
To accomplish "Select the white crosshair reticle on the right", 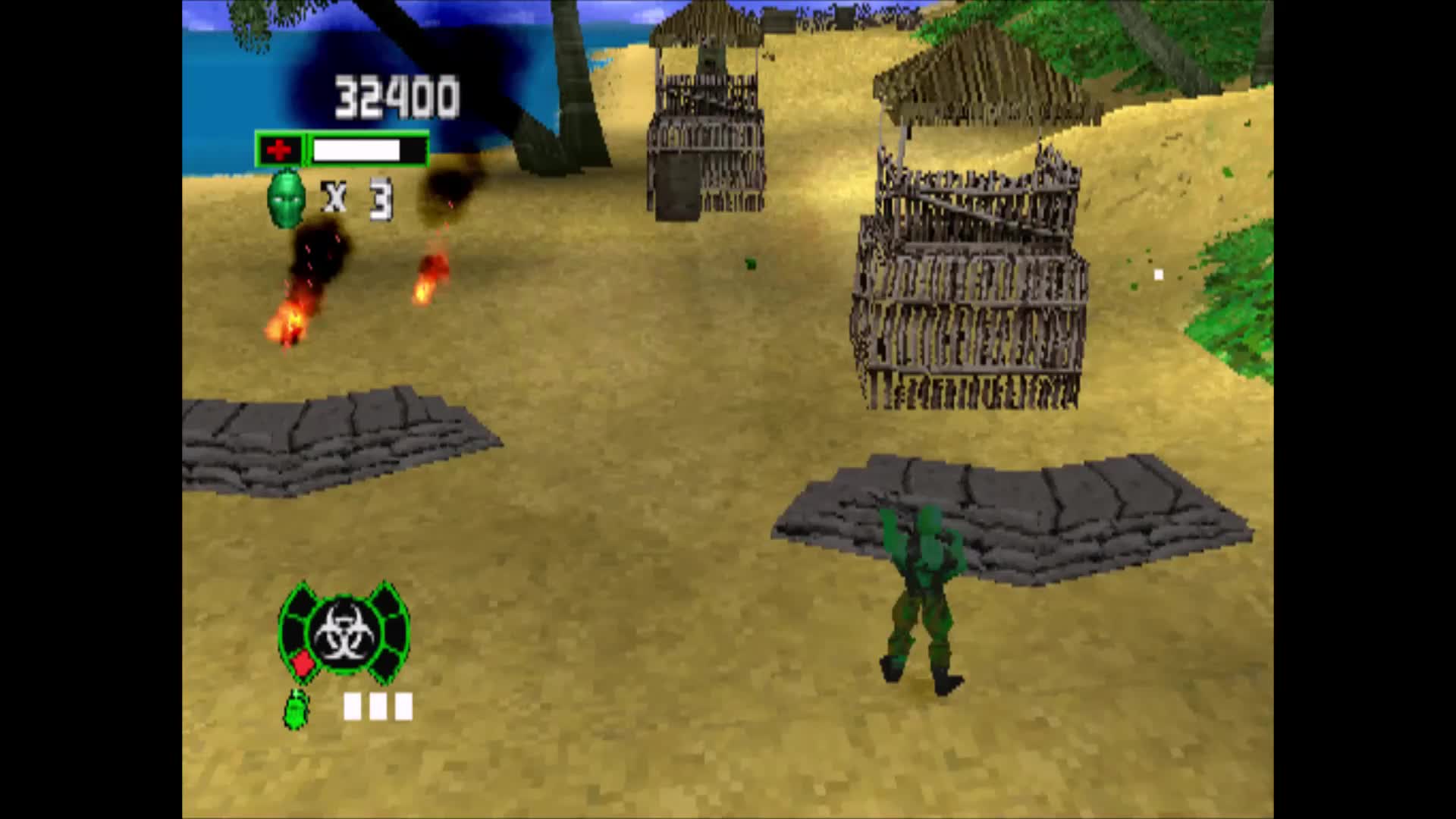I will 1158,273.
